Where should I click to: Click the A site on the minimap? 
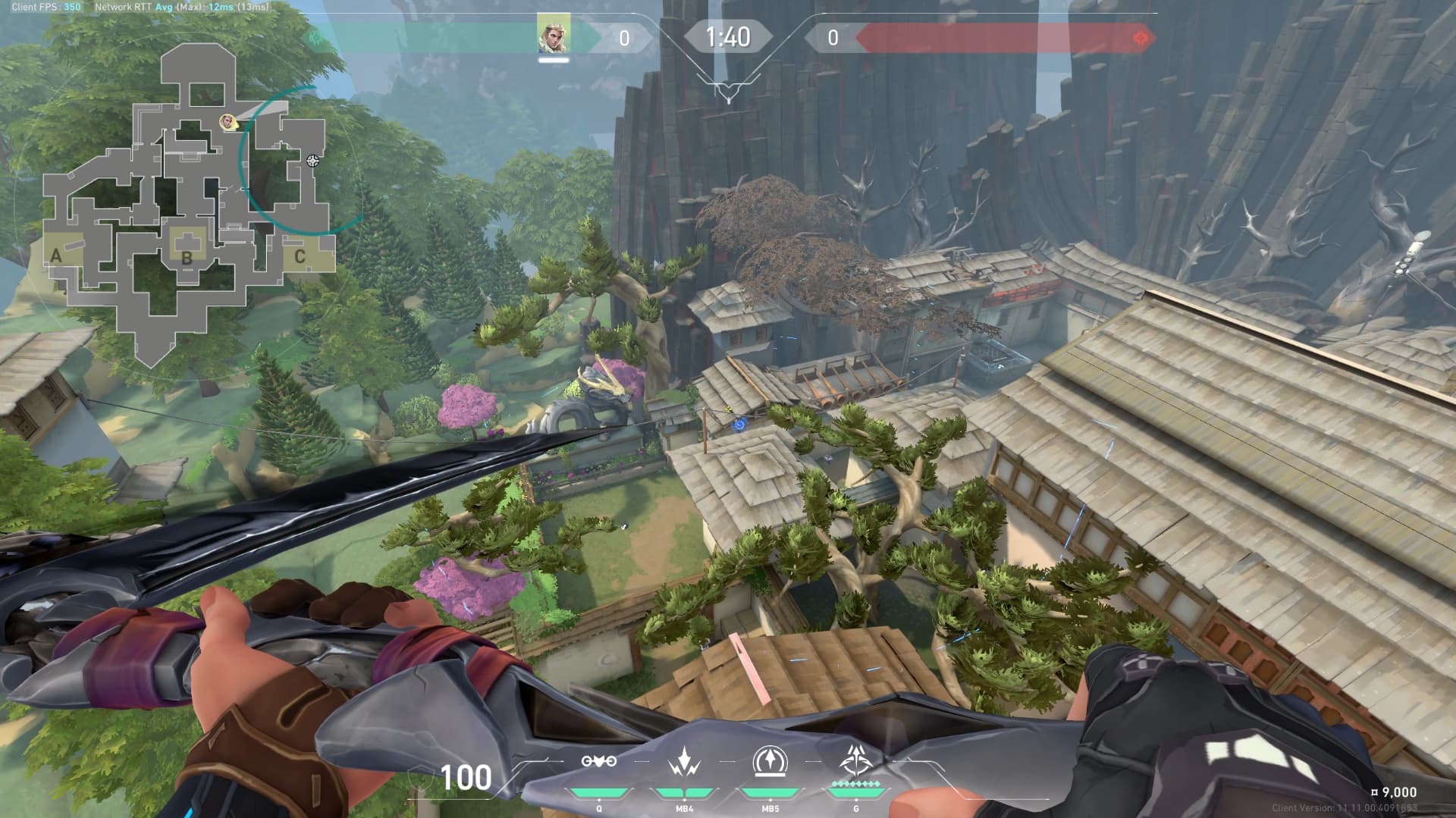pyautogui.click(x=56, y=256)
